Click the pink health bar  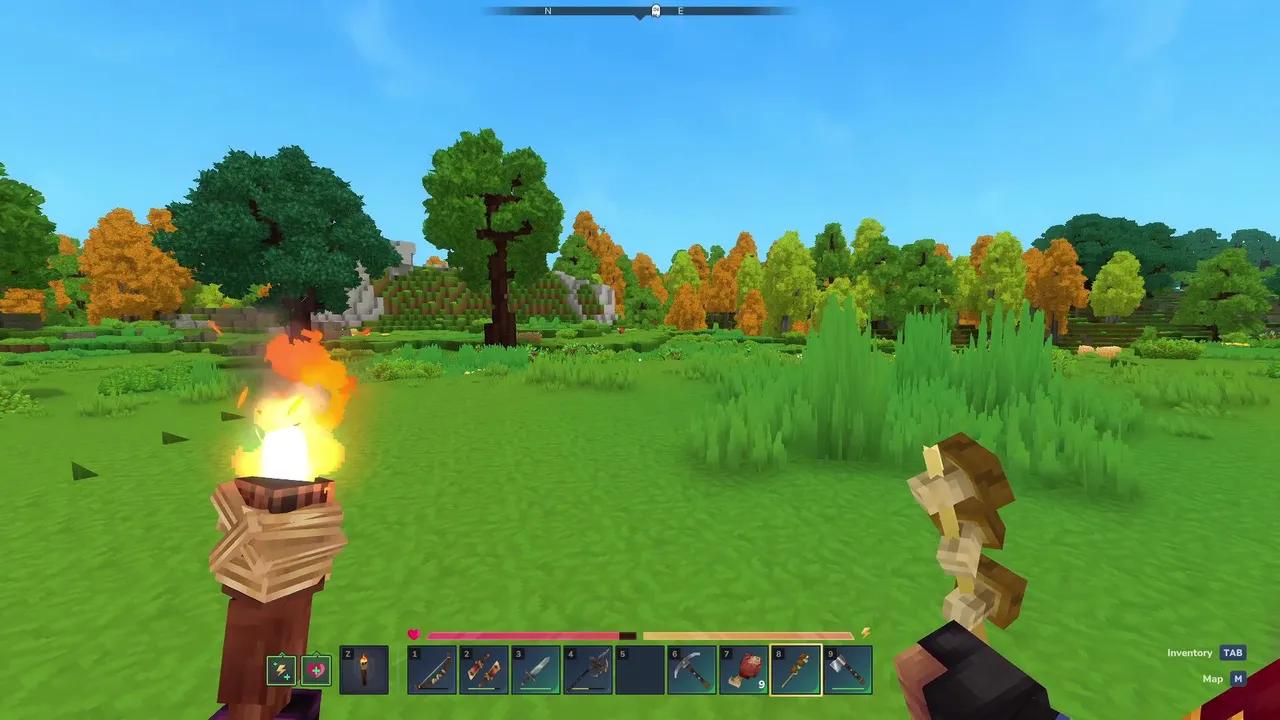520,635
